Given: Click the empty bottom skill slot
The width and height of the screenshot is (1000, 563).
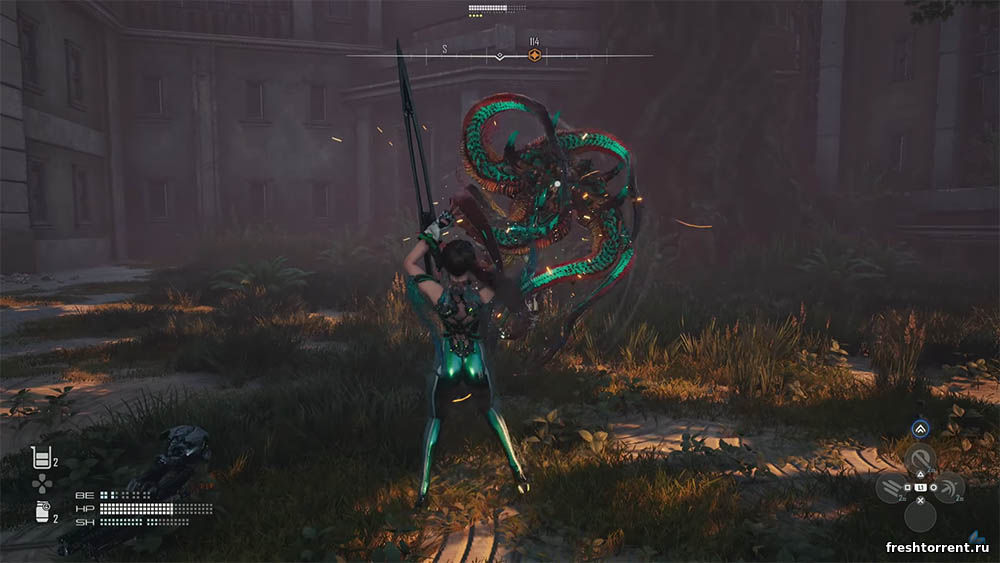Looking at the screenshot, I should [920, 516].
